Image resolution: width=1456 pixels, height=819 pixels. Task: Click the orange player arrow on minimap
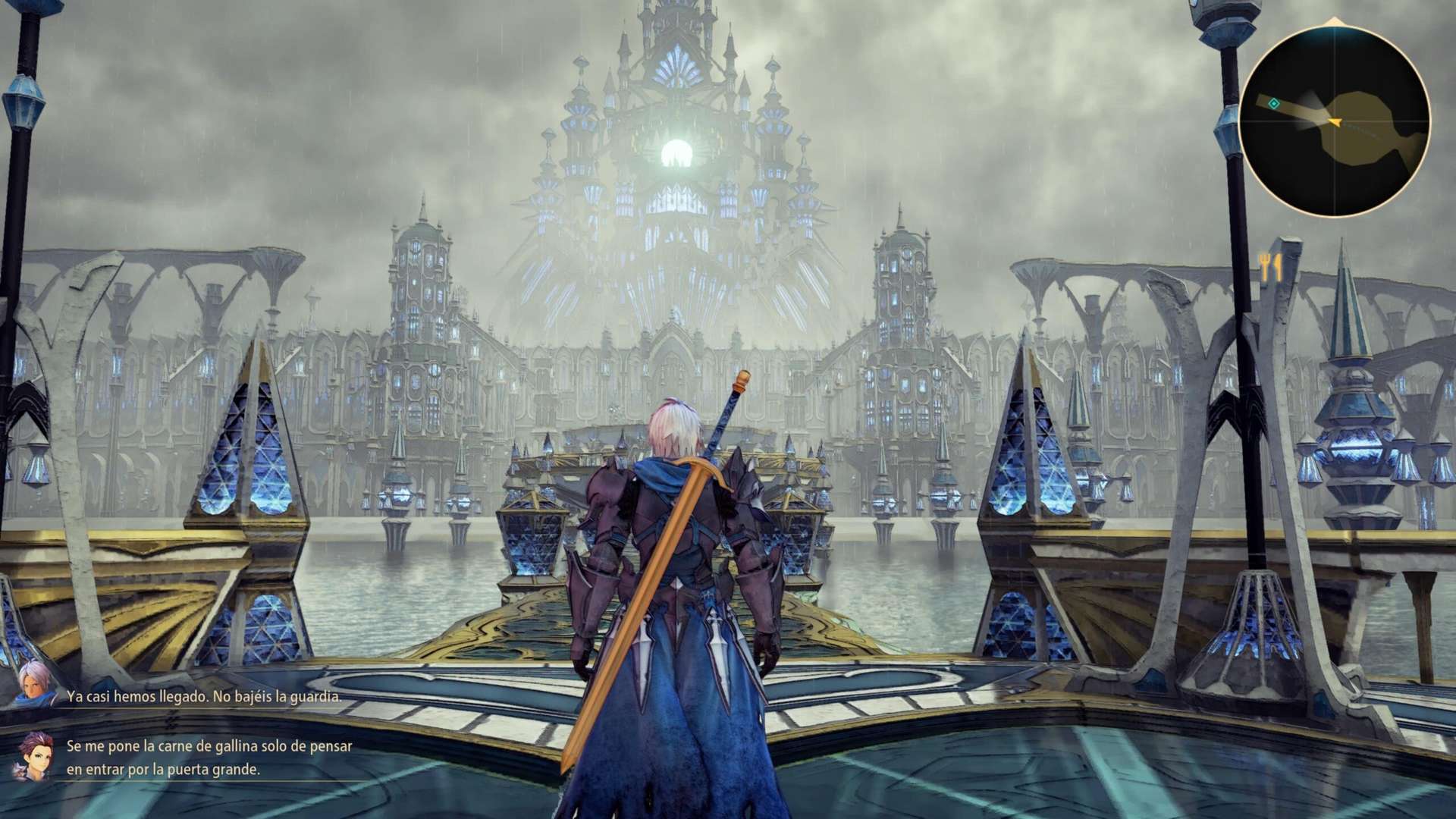(1335, 121)
